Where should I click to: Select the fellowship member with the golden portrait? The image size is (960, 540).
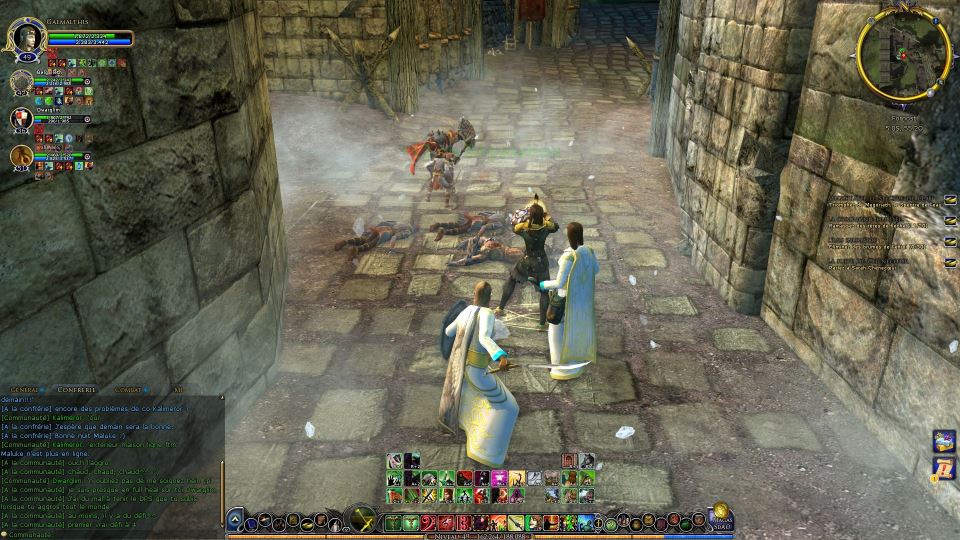point(22,156)
